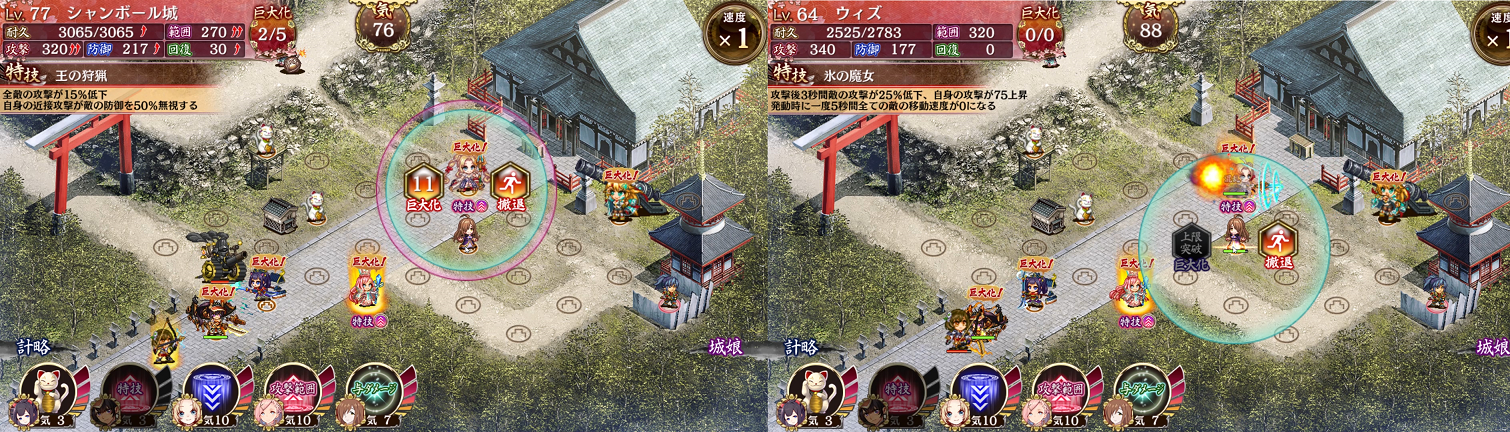The image size is (1510, 432).
Task: Choose 撤退 beside the 巨大化 11 hexagon
Action: [509, 186]
